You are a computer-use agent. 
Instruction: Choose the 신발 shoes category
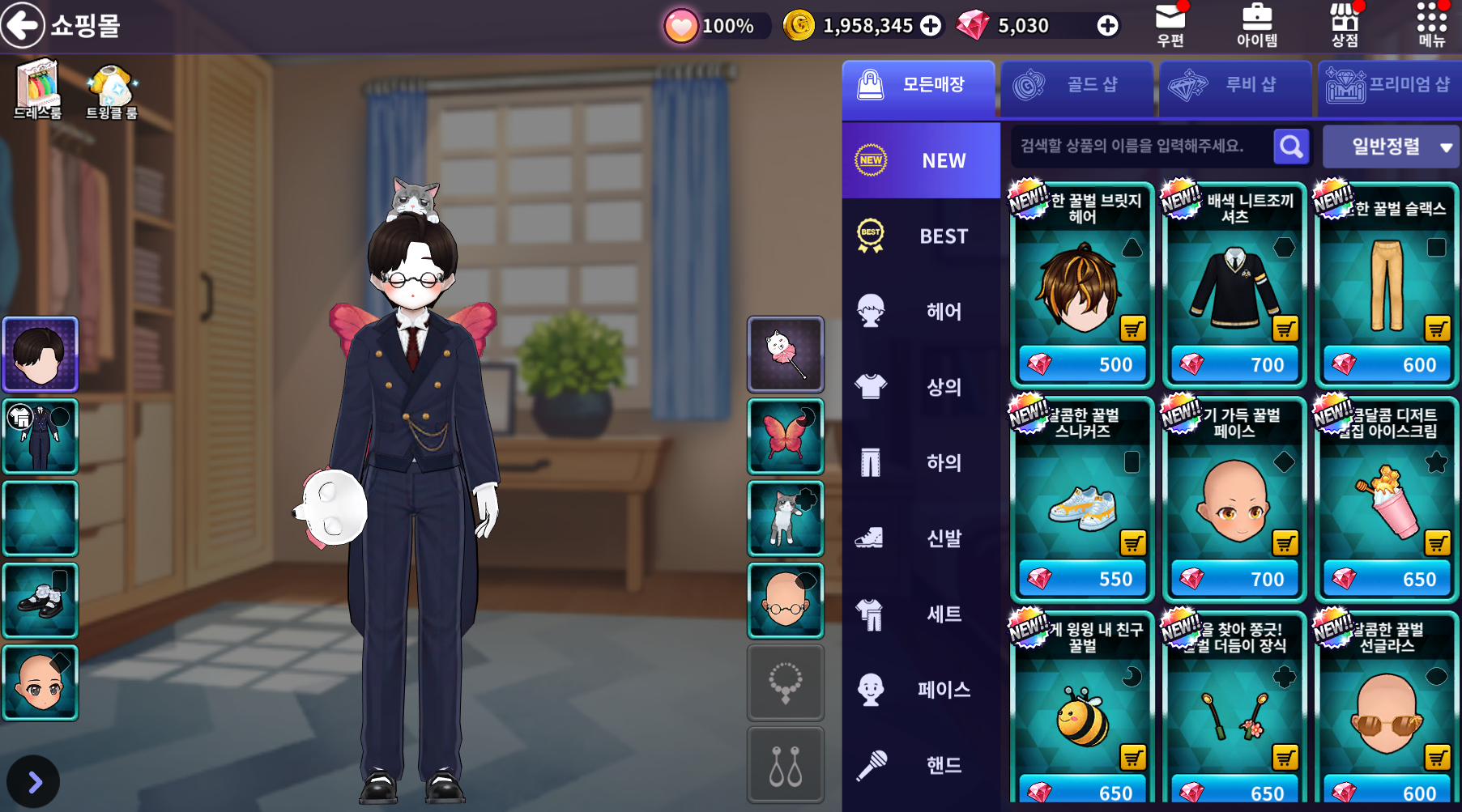(x=921, y=538)
